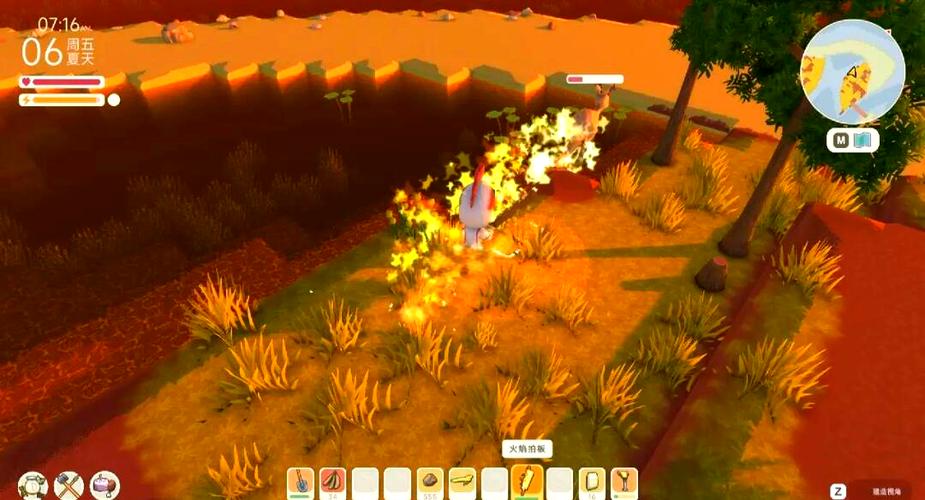Open the character face icon menu
The width and height of the screenshot is (925, 500).
click(32, 485)
